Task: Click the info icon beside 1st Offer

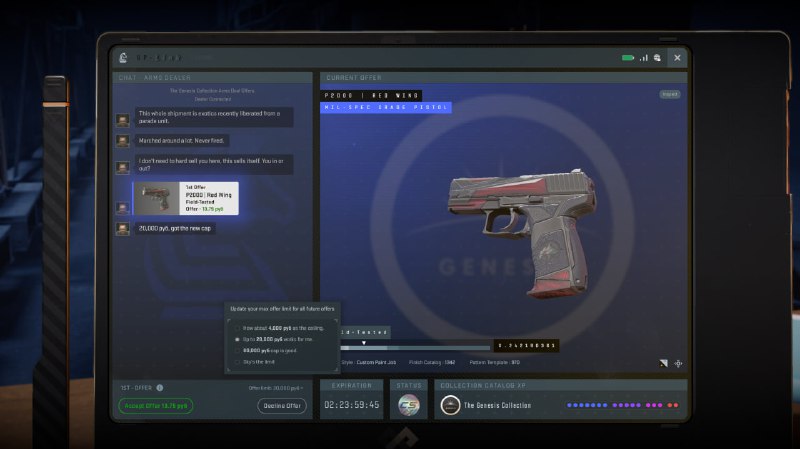Action: point(160,387)
